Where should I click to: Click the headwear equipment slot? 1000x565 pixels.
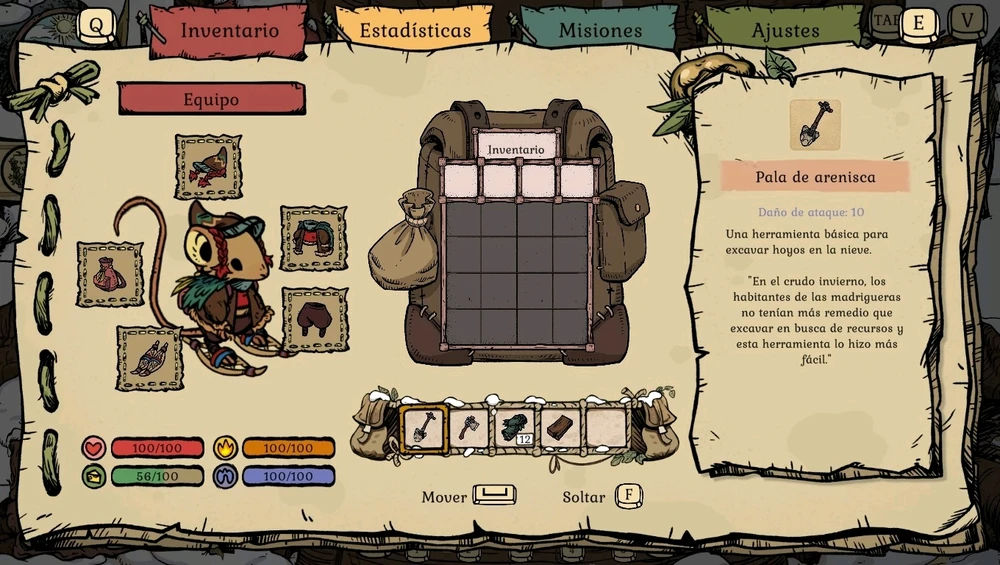208,166
